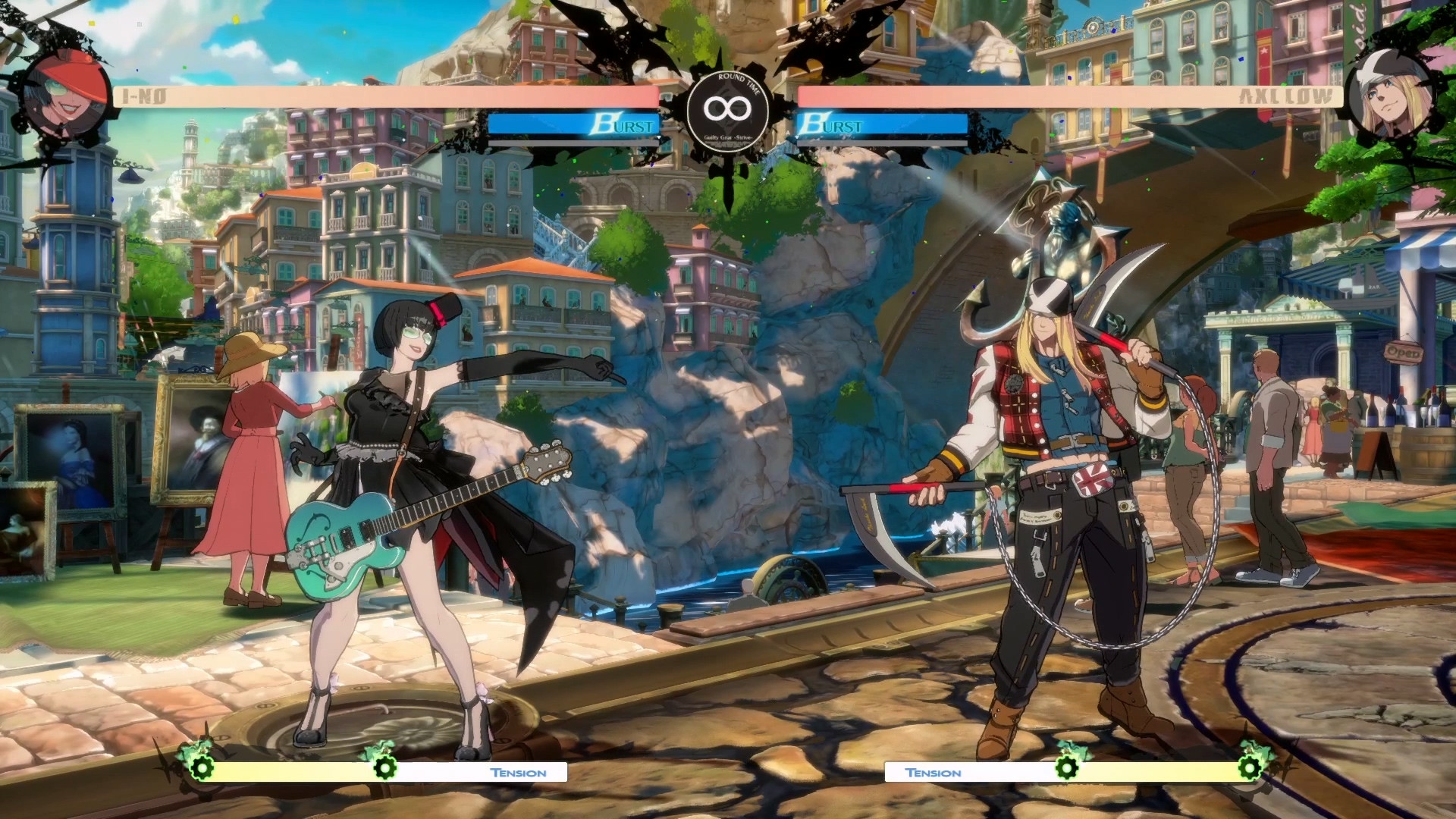Viewport: 1456px width, 819px height.
Task: Toggle I-No's Burst gauge
Action: pos(576,125)
